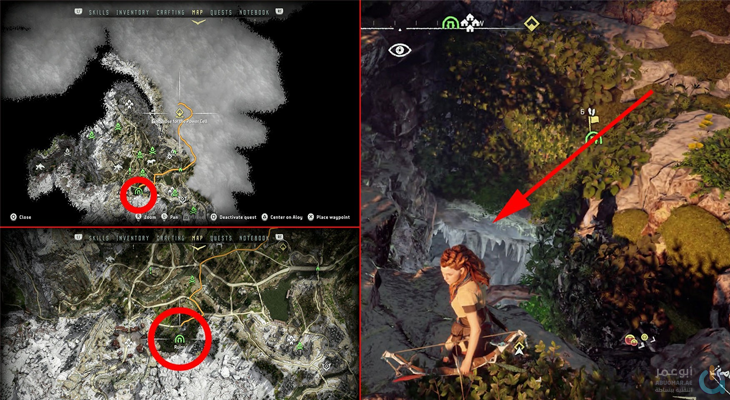Open Crafting tab above the zoomed-out map
730x400 pixels.
173,12
